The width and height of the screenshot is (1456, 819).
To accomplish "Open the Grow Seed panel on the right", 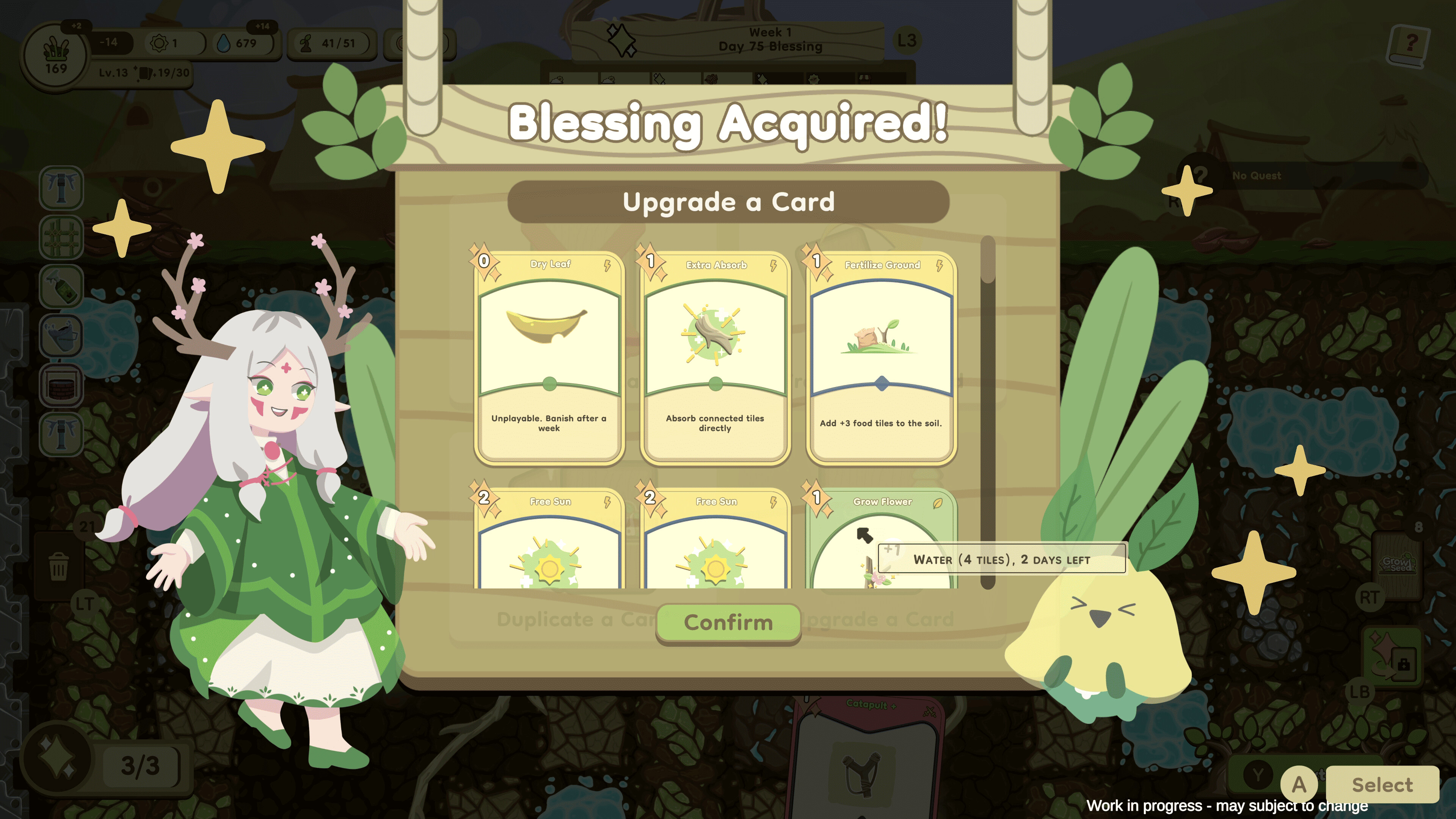I will pyautogui.click(x=1398, y=565).
